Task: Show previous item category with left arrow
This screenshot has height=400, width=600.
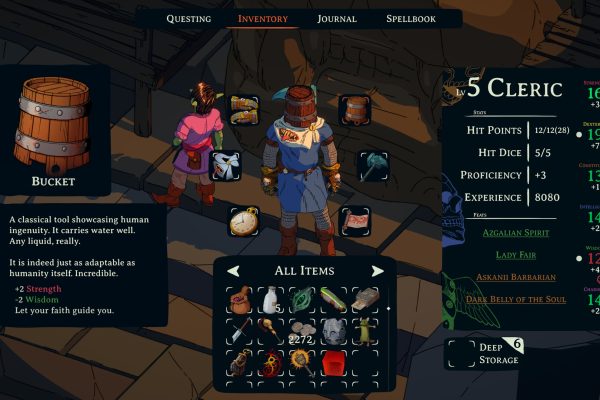Action: (233, 271)
